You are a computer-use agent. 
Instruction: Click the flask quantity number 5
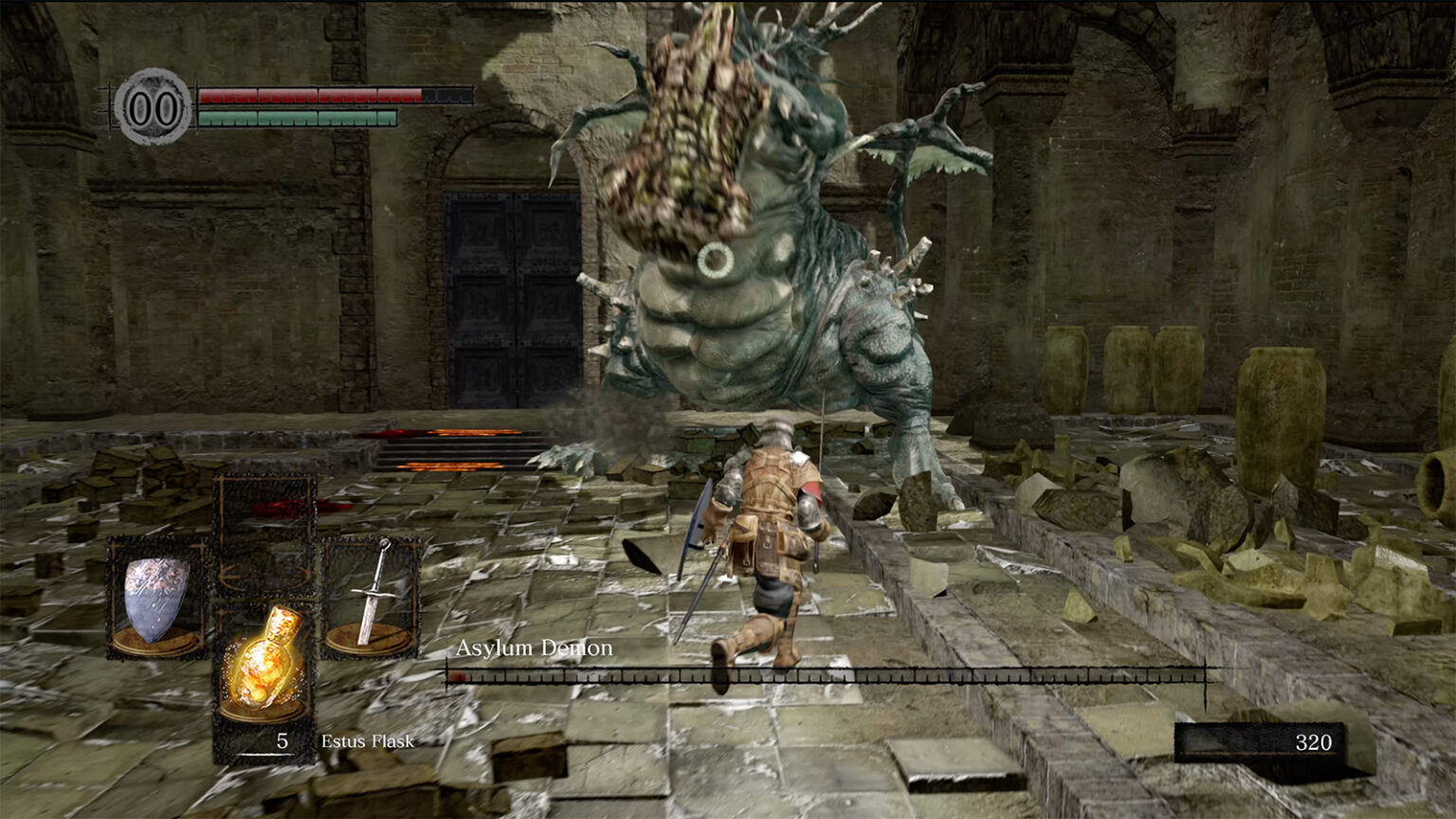point(281,739)
